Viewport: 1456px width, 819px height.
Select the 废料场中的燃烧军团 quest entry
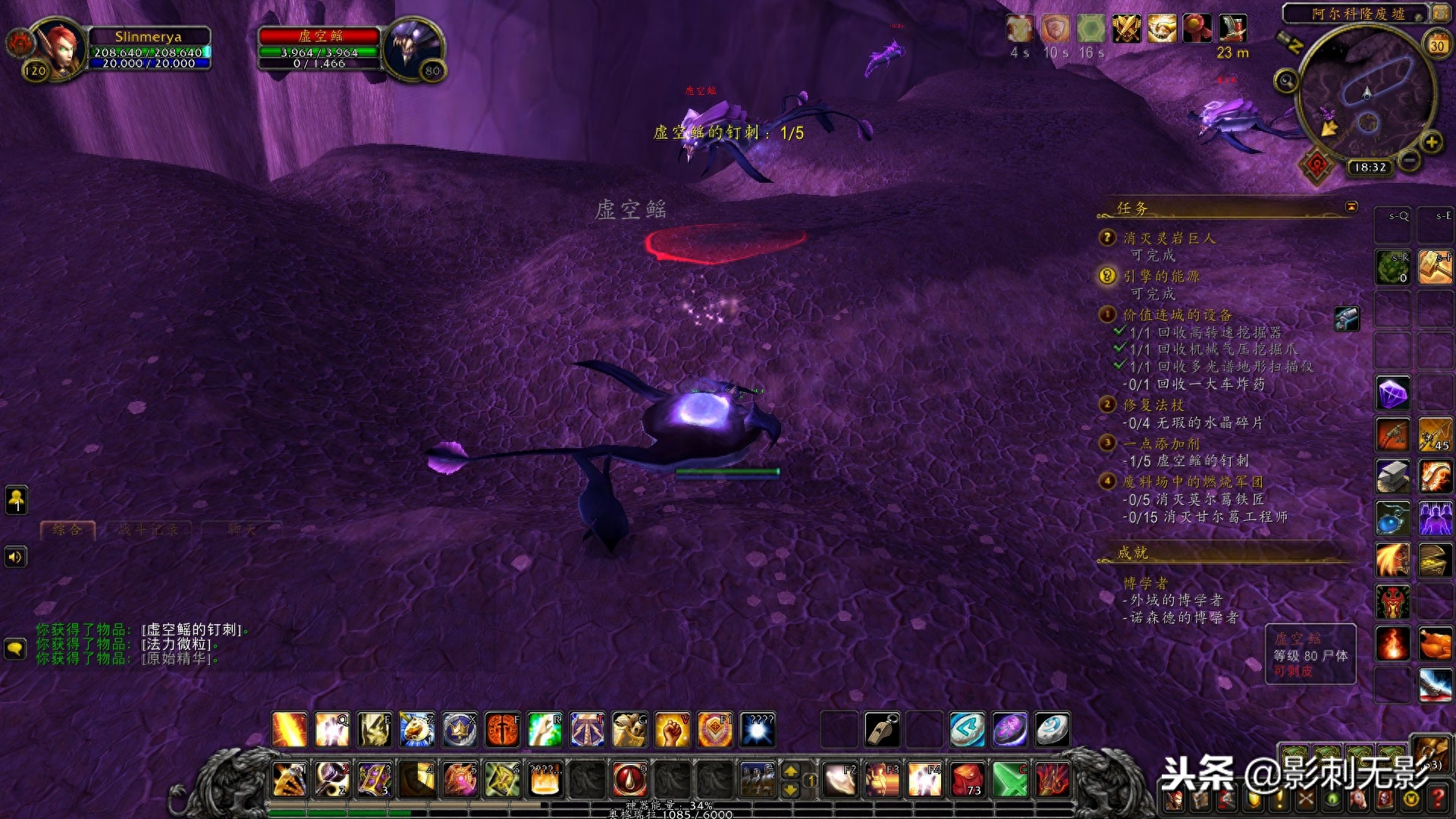tap(1192, 482)
